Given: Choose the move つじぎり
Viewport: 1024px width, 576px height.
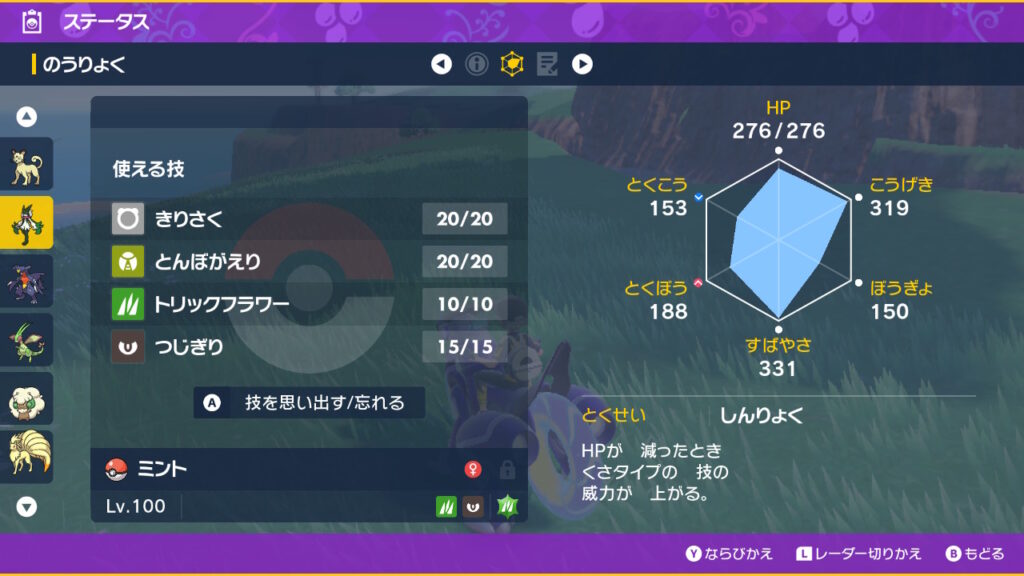Looking at the screenshot, I should [x=309, y=347].
